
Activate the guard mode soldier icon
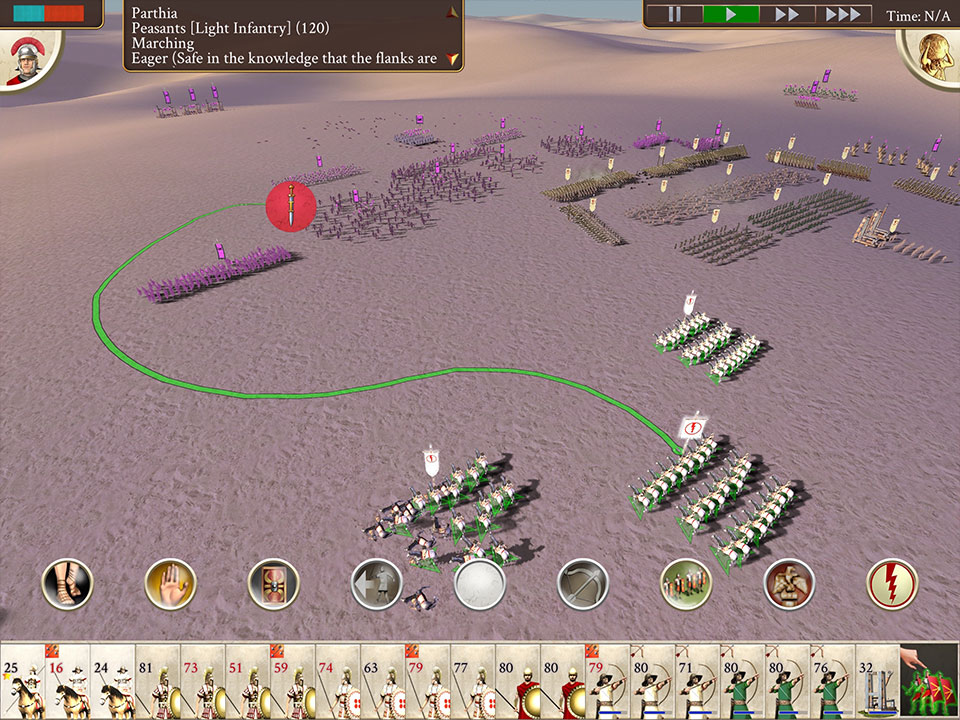pyautogui.click(x=789, y=584)
